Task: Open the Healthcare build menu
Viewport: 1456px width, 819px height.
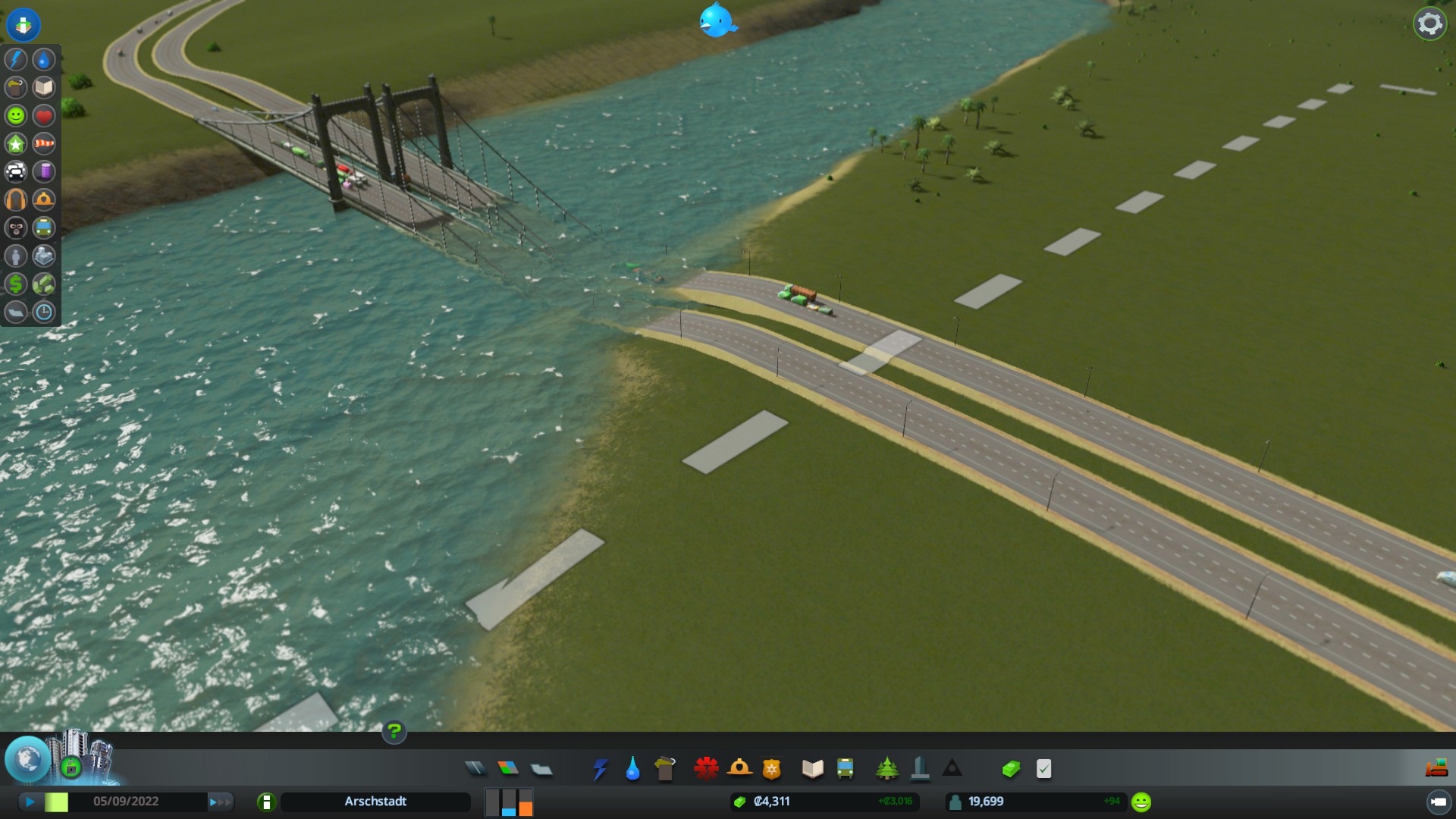Action: point(706,769)
